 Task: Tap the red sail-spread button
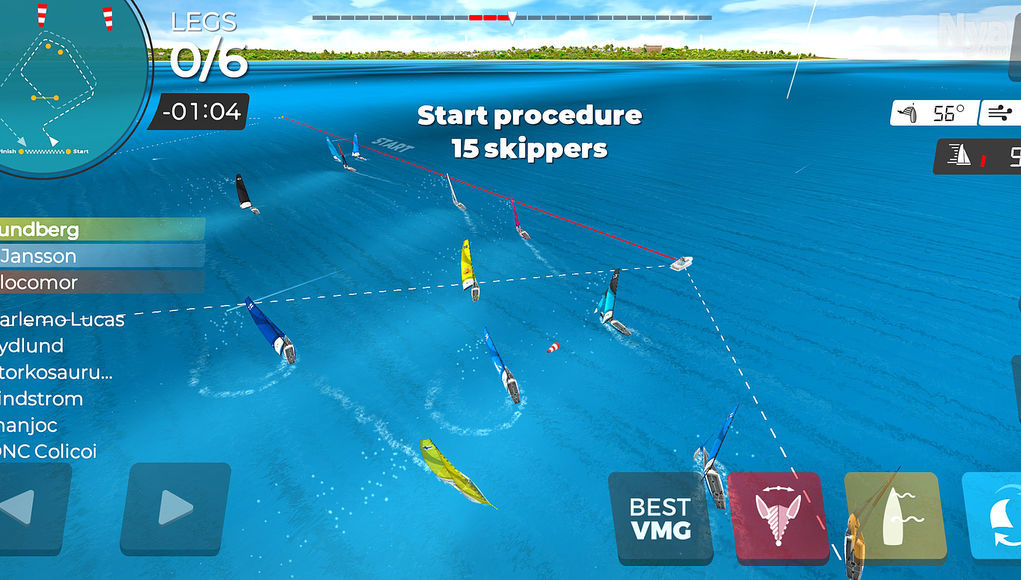point(777,516)
